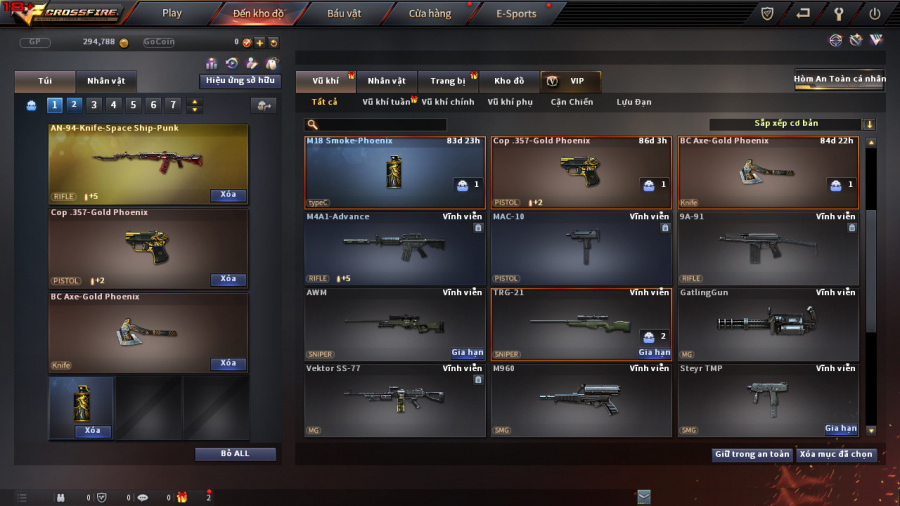This screenshot has height=506, width=900.
Task: Filter by Vũ khí chính
Action: (447, 102)
